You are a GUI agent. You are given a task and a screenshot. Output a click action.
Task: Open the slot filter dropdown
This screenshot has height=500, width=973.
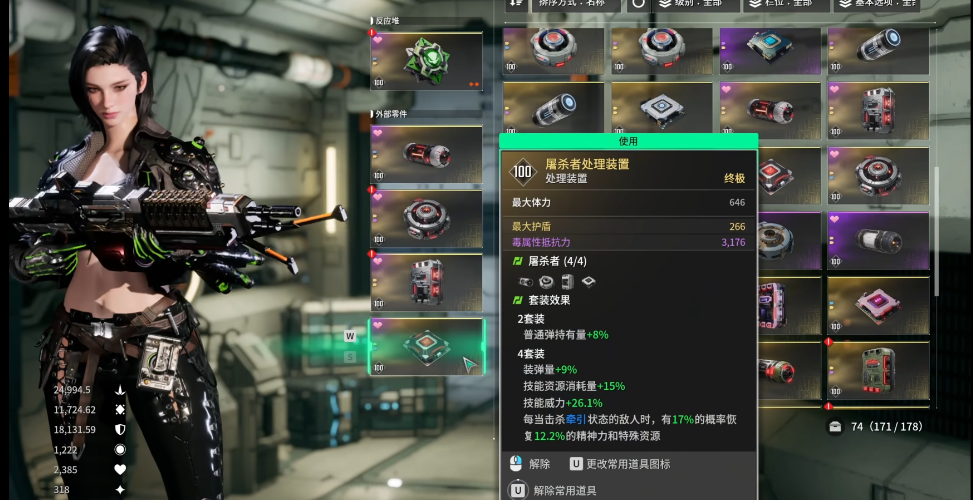[x=788, y=4]
